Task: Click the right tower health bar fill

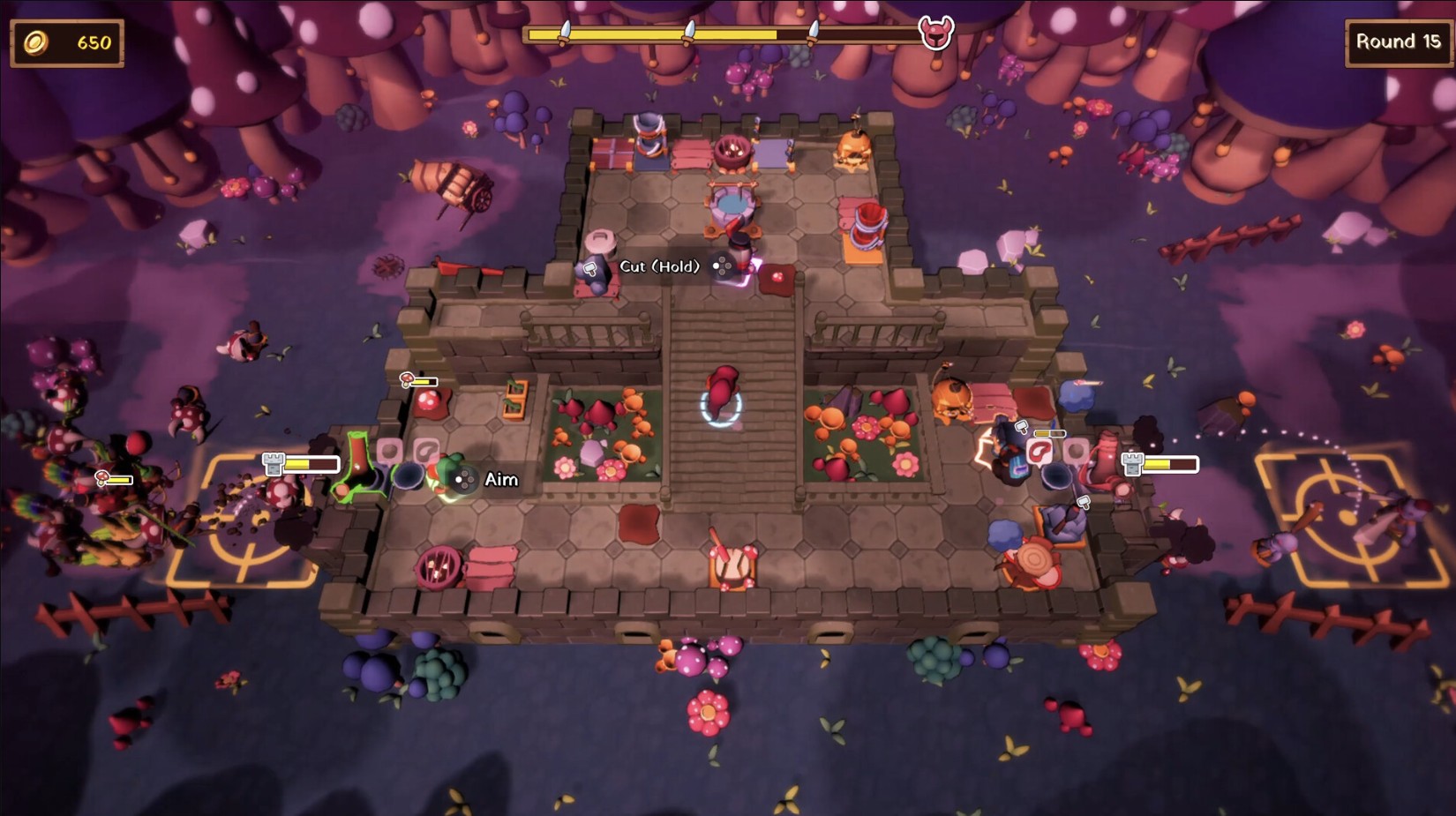Action: 1159,462
